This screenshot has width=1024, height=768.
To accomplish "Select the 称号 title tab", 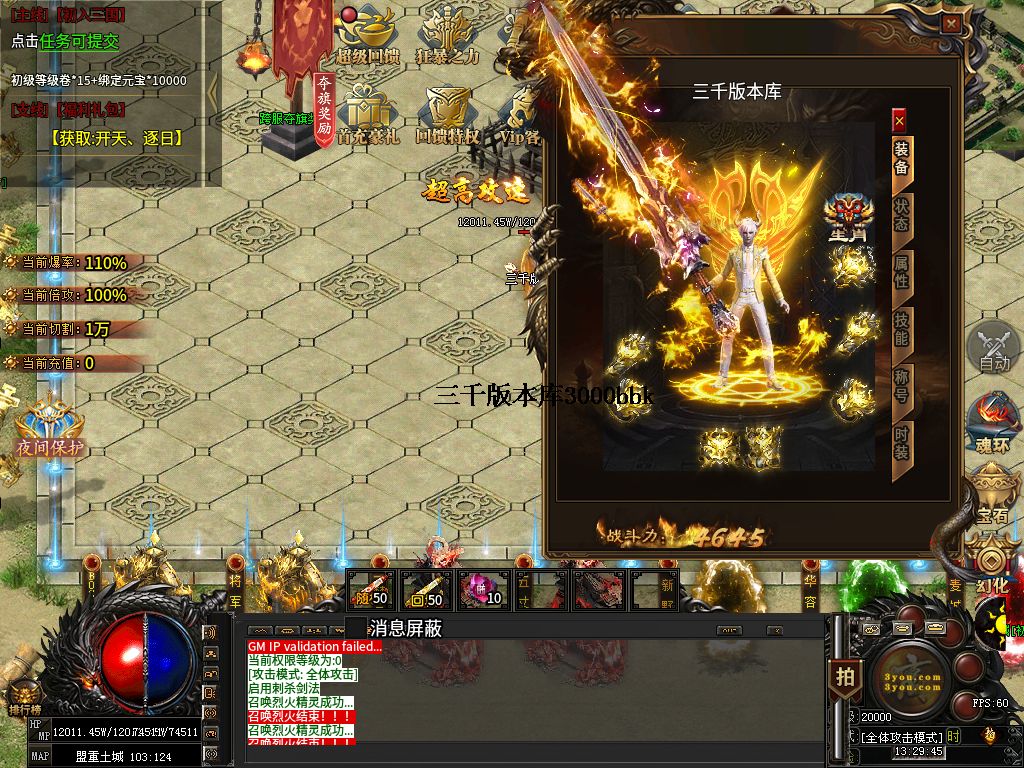I will (901, 385).
